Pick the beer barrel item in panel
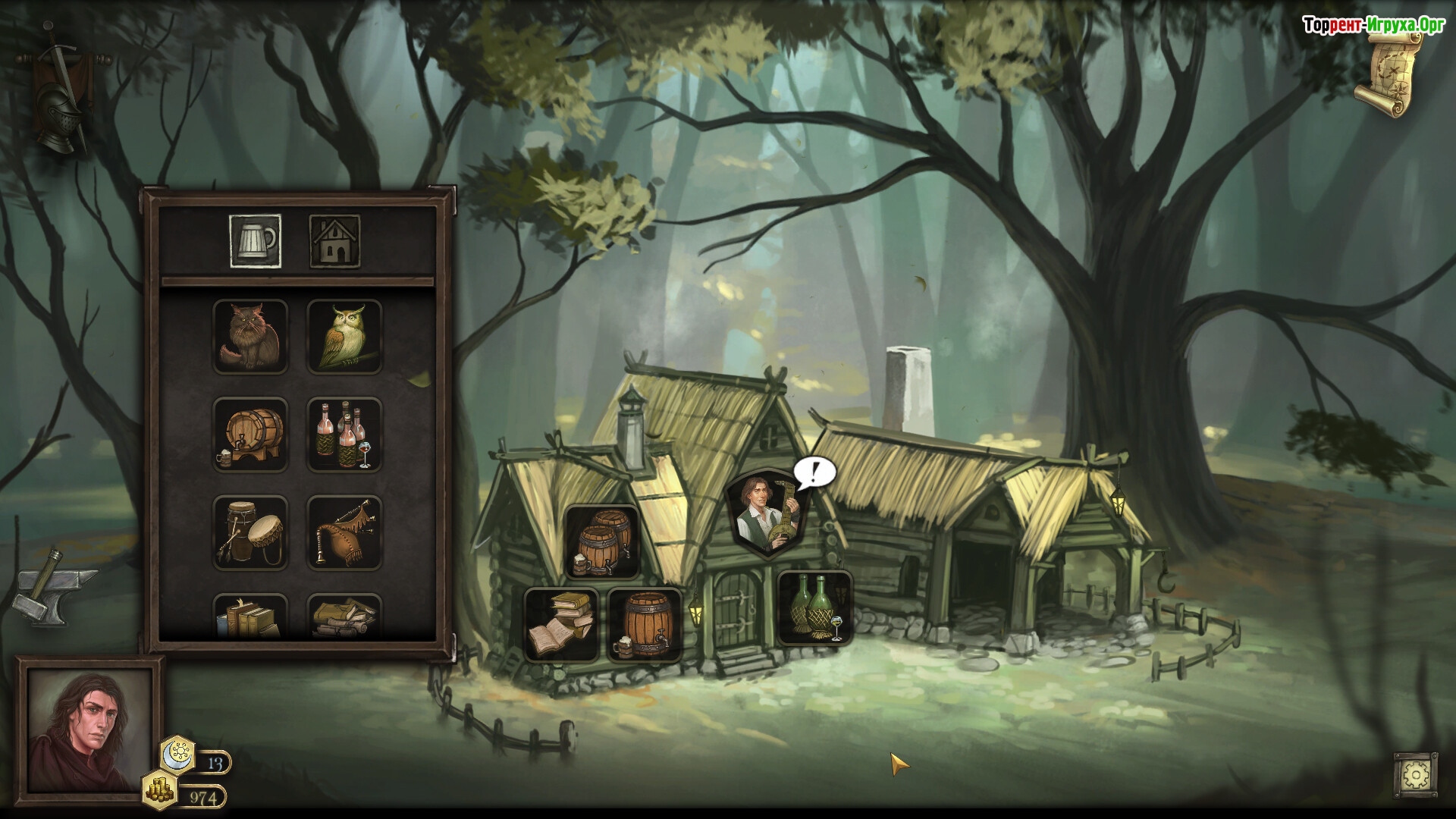Viewport: 1456px width, 819px height. point(250,435)
